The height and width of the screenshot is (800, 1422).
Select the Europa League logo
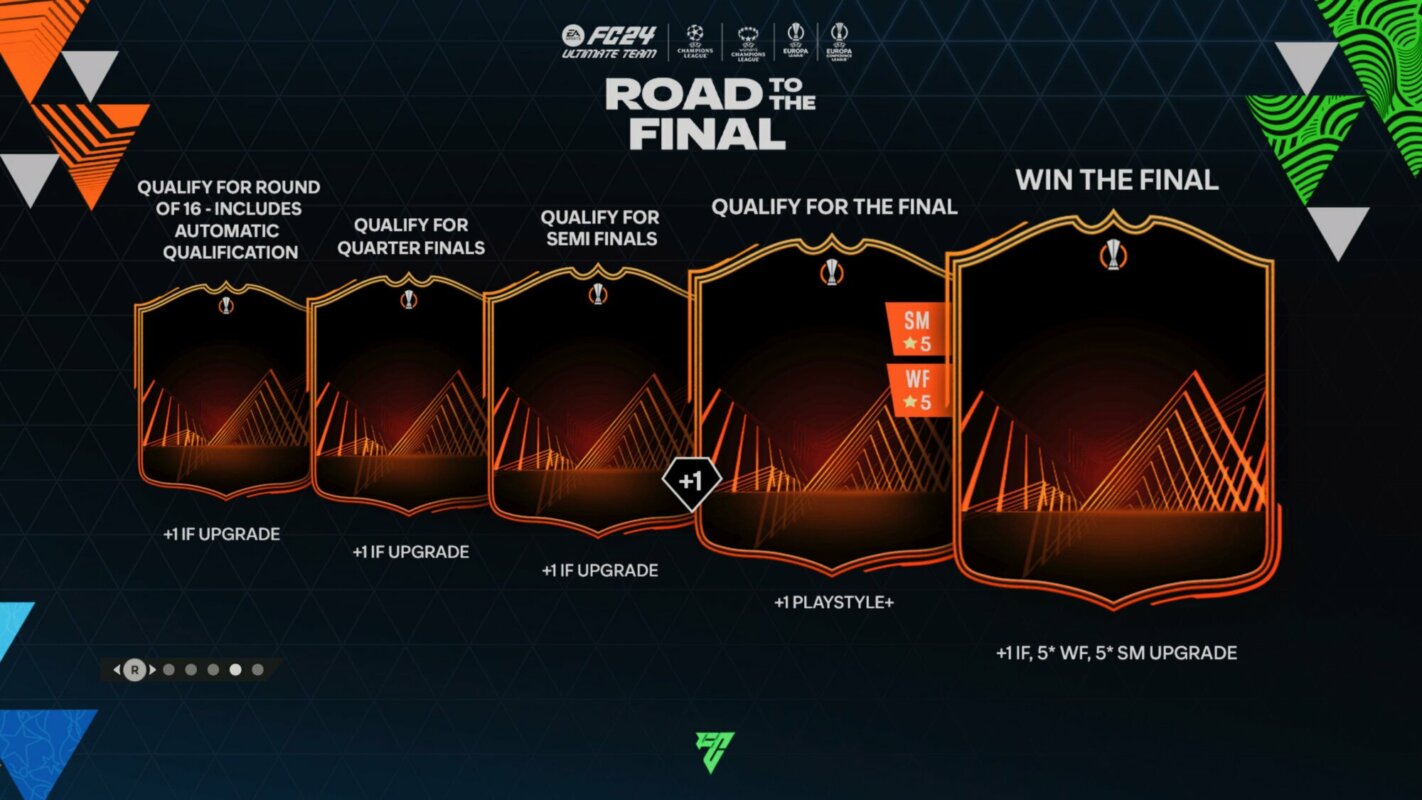pos(797,40)
